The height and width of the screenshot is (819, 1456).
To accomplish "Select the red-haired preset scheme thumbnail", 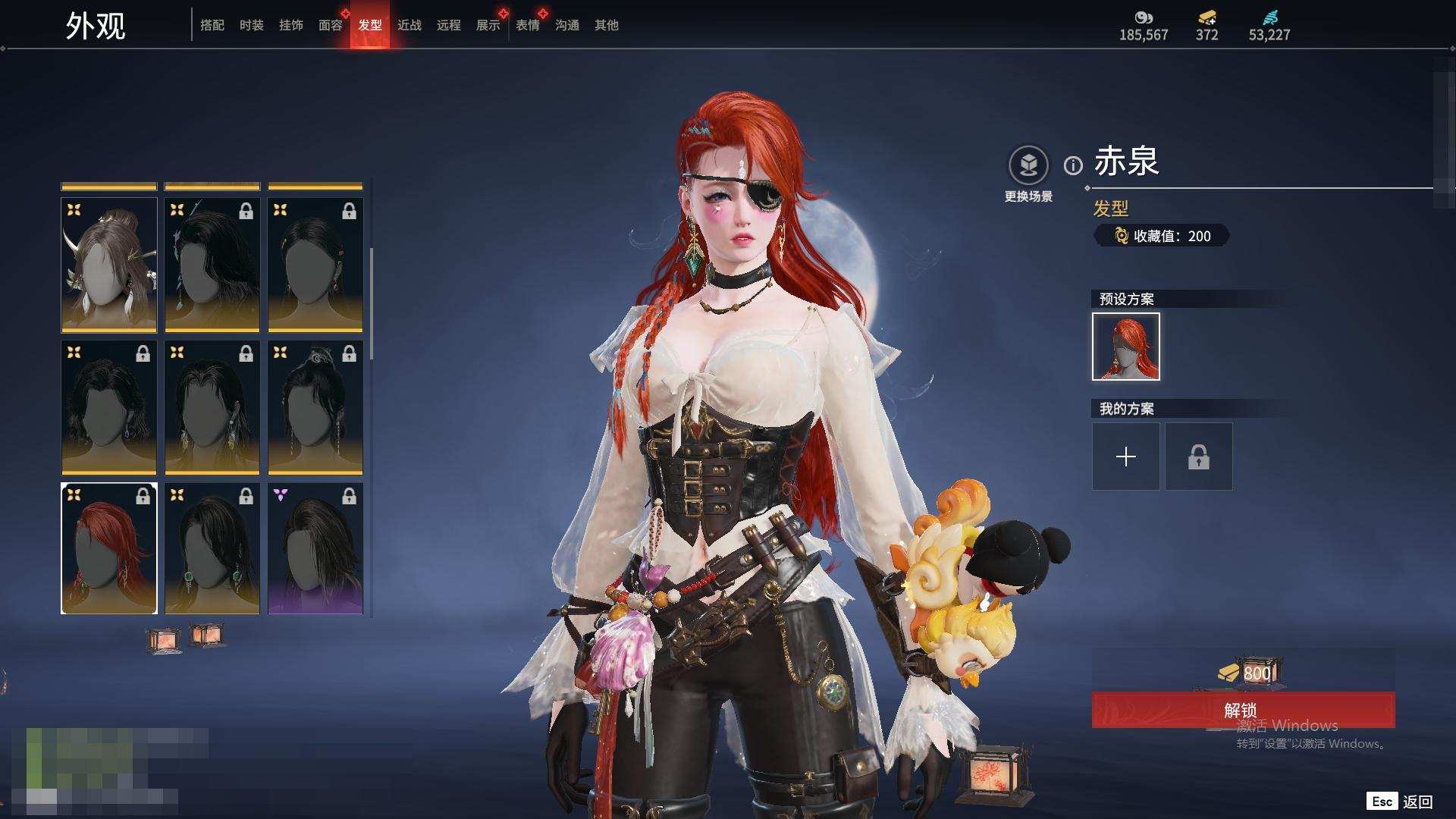I will pyautogui.click(x=1126, y=347).
